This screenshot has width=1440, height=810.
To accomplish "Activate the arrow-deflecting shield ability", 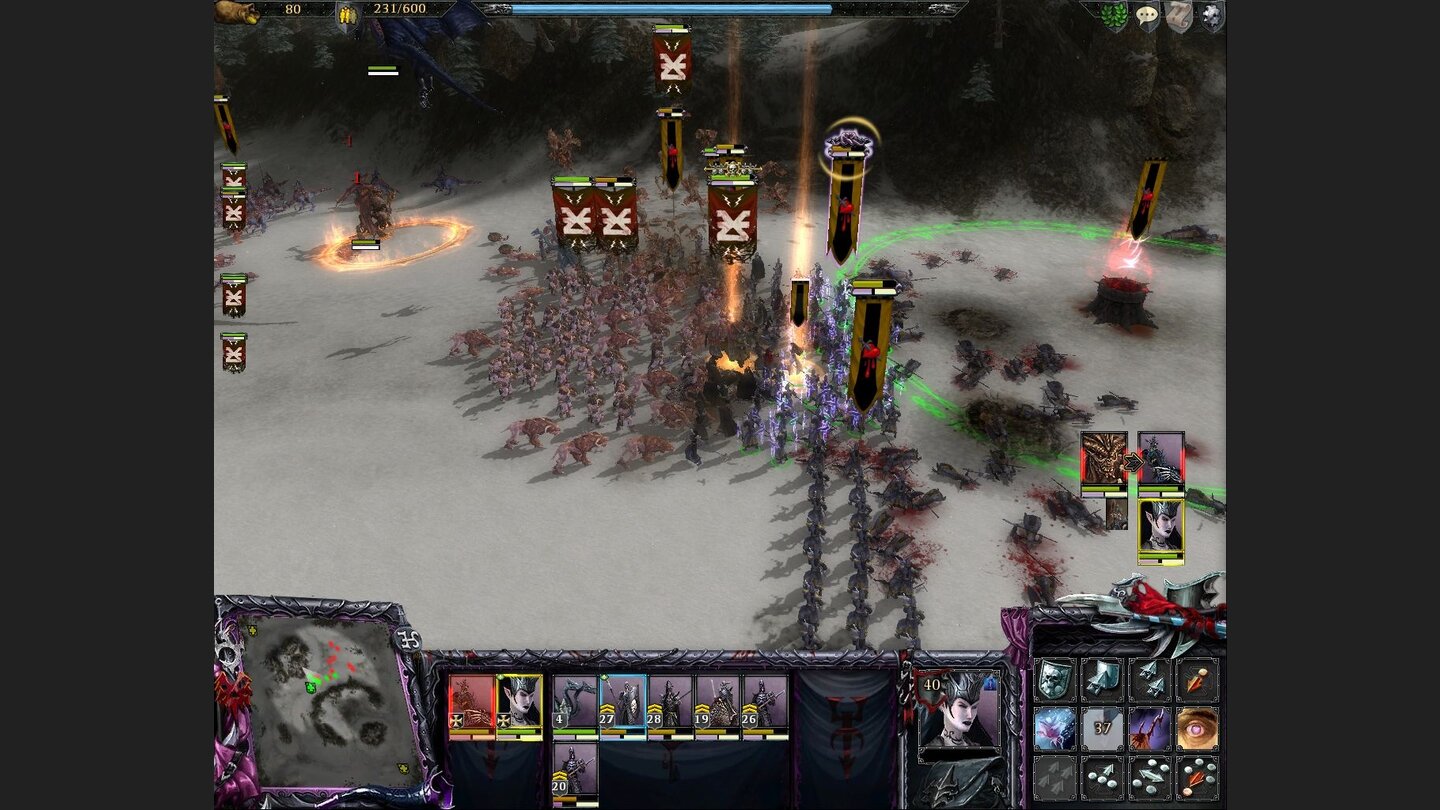I will point(1102,679).
